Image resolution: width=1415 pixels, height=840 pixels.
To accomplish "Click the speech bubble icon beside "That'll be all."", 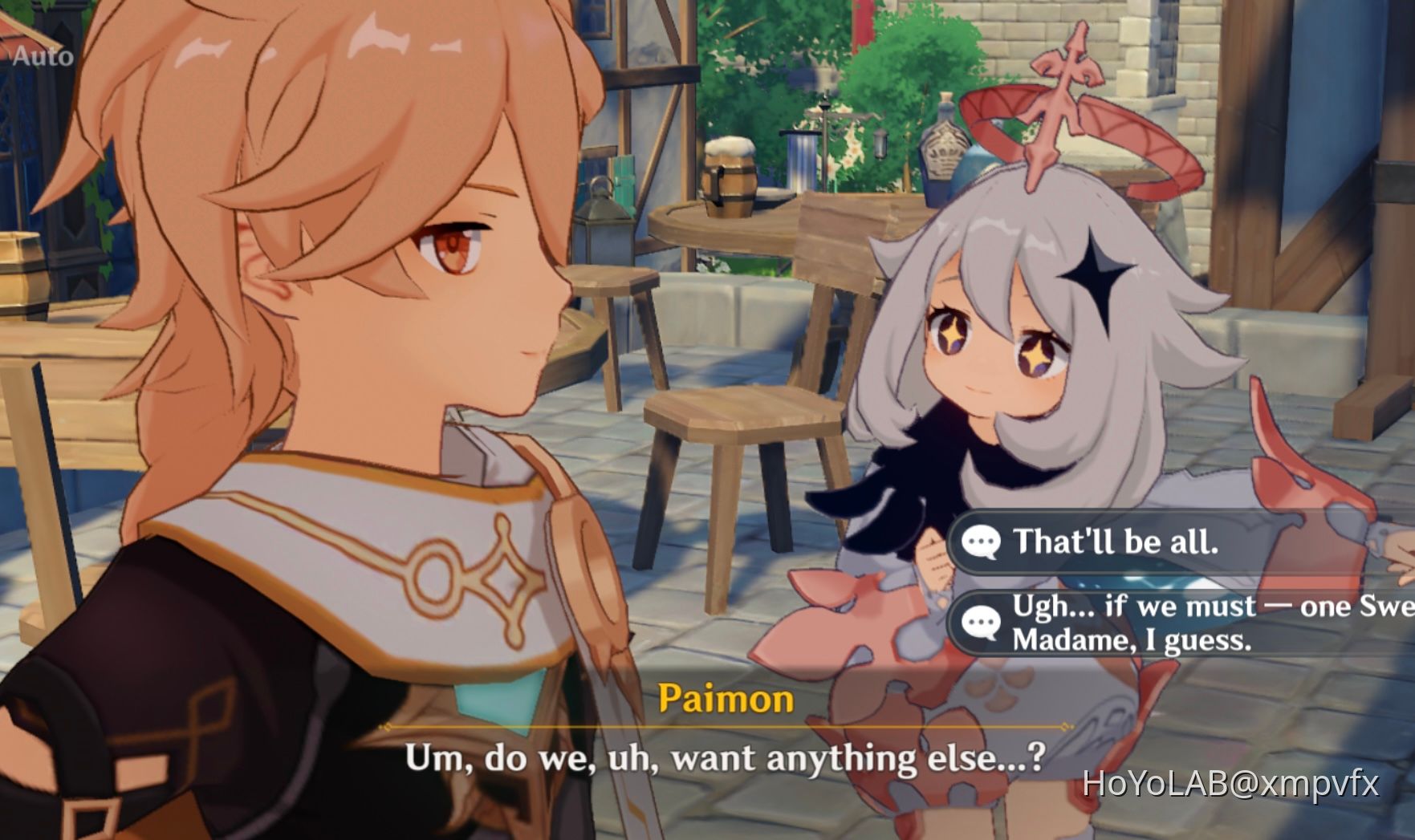I will 980,542.
